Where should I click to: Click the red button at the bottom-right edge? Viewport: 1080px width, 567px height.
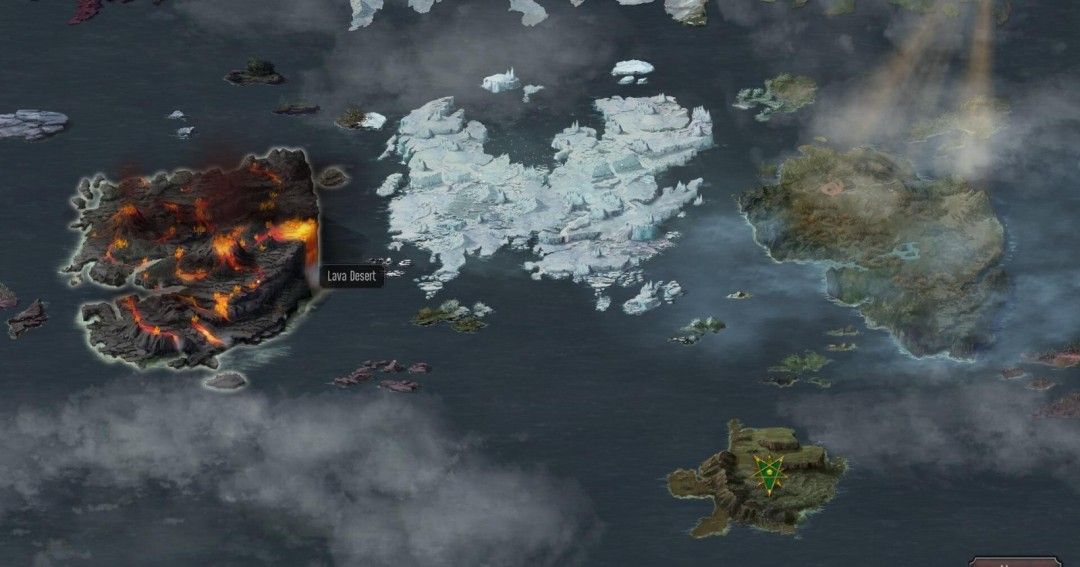click(1014, 561)
